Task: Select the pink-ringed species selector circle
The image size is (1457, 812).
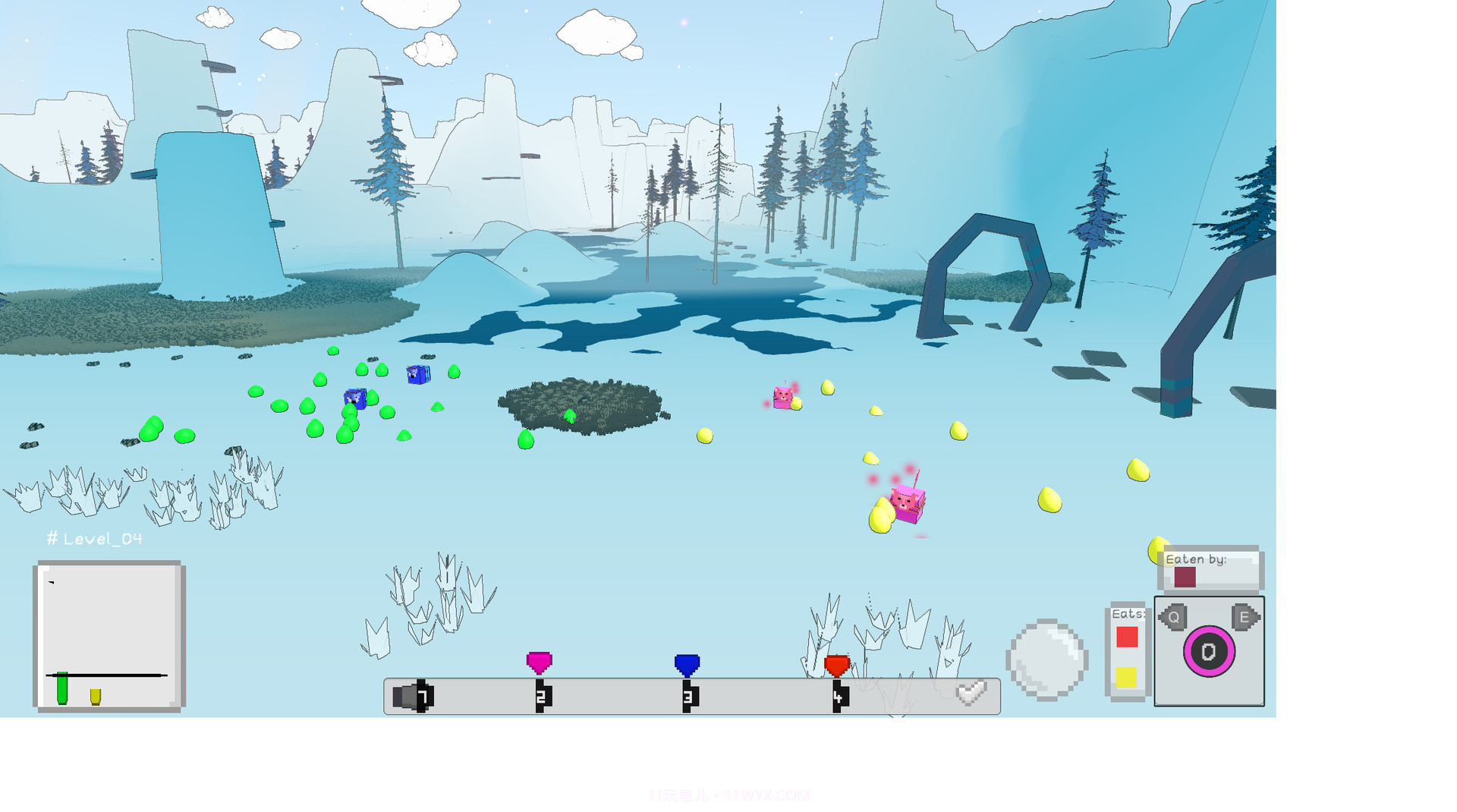Action: [x=1209, y=651]
